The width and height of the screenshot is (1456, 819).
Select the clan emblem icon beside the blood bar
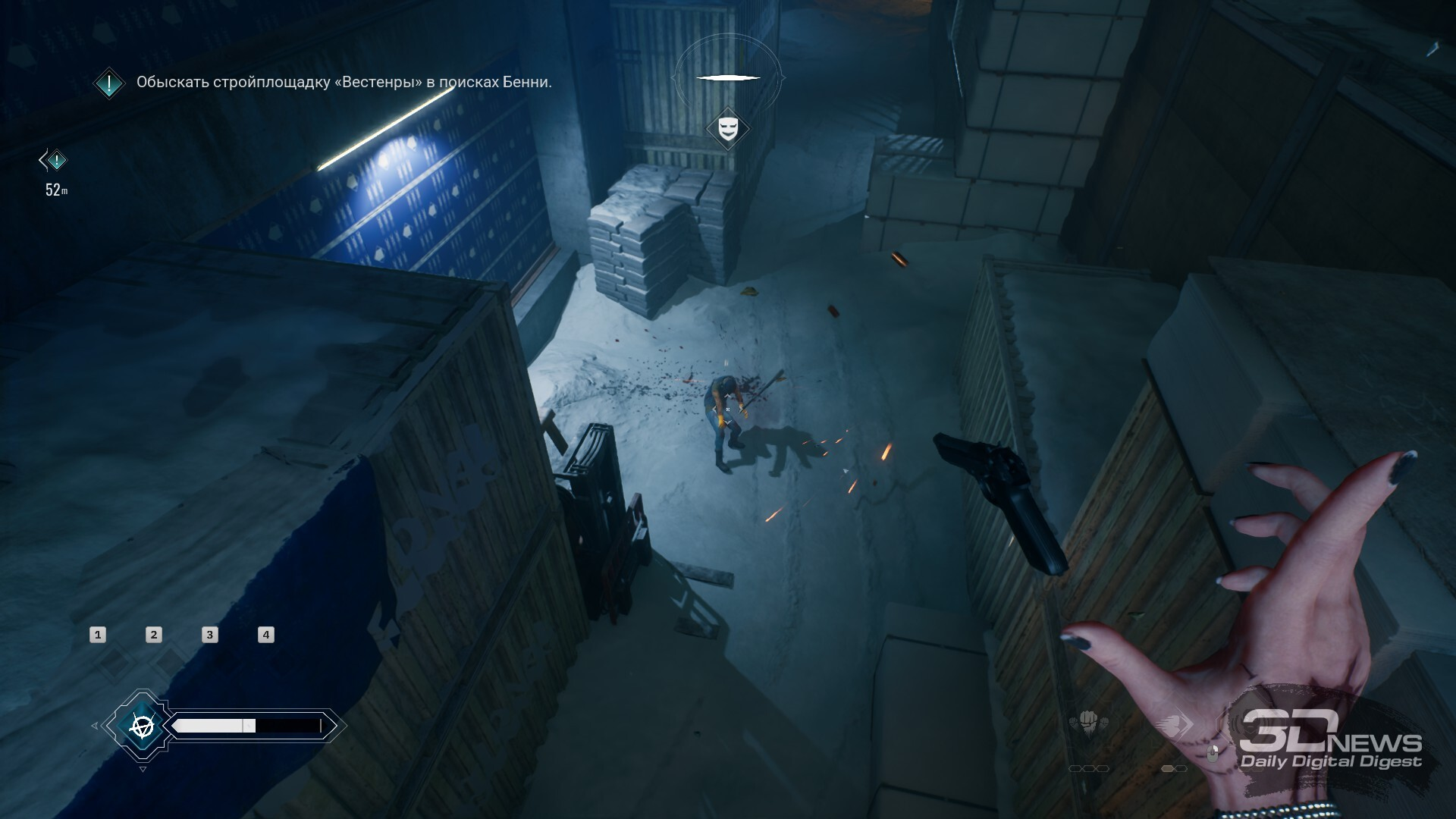141,726
